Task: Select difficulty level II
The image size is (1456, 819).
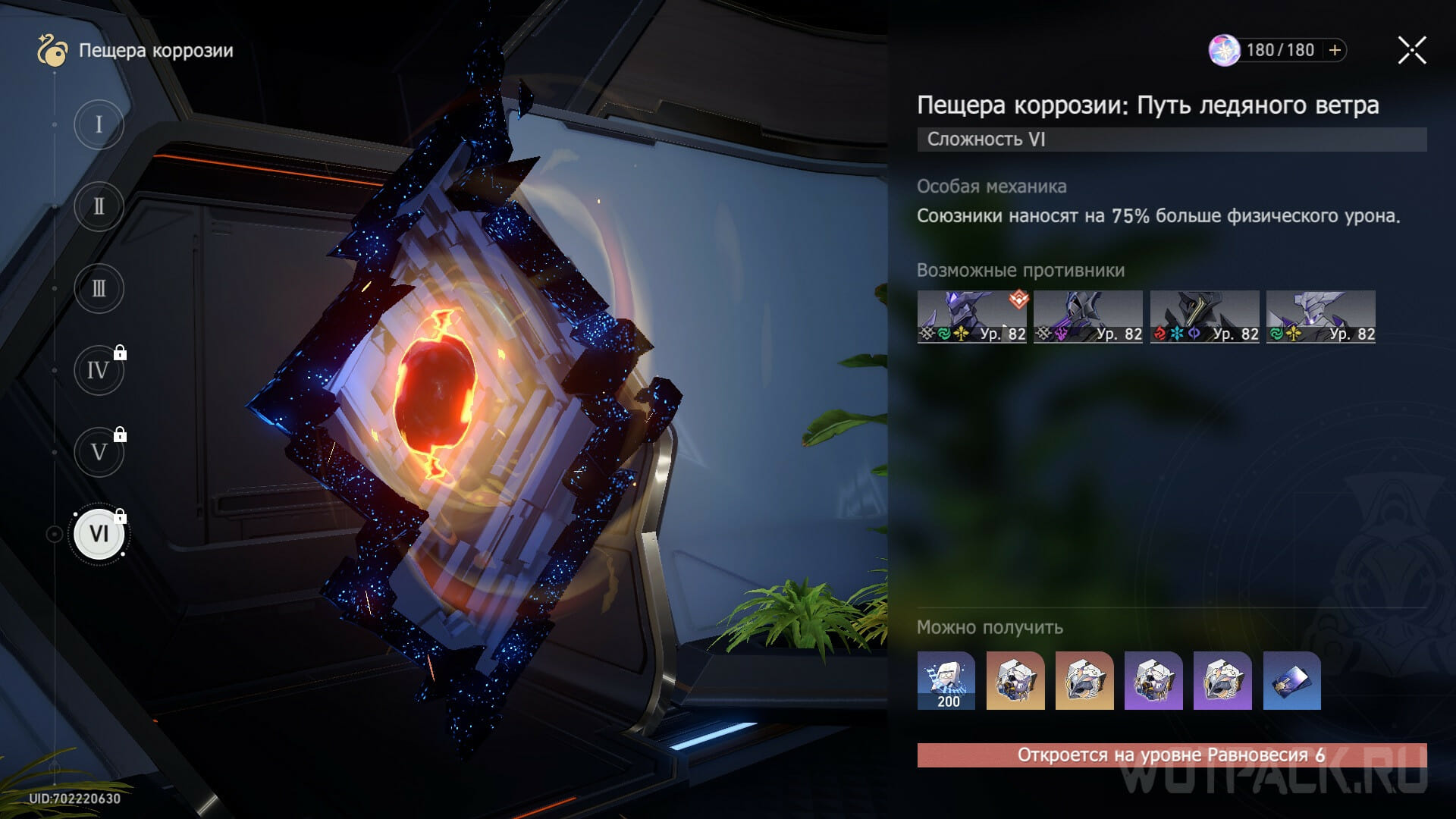Action: (99, 206)
